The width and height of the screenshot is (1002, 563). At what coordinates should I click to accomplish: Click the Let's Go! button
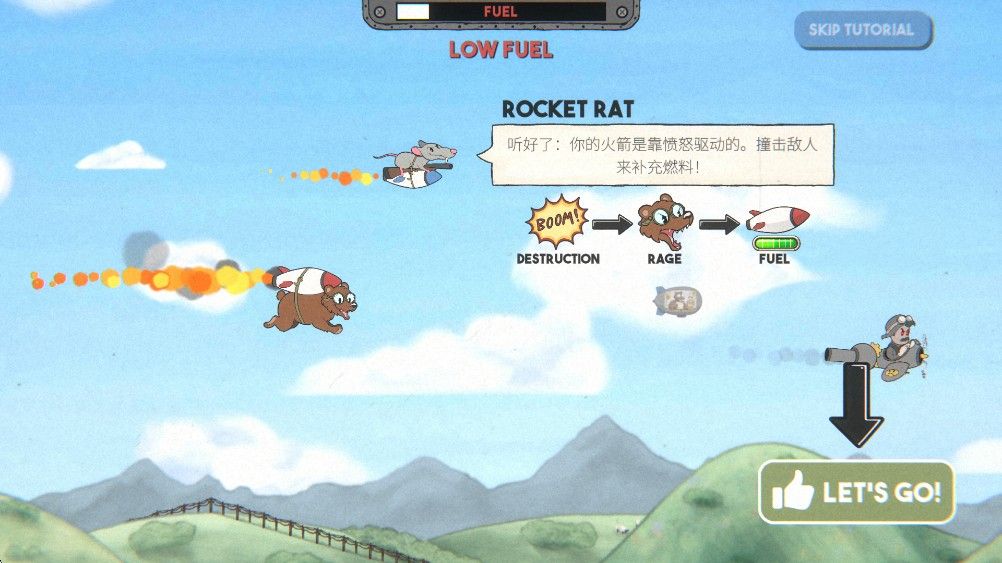click(x=857, y=492)
